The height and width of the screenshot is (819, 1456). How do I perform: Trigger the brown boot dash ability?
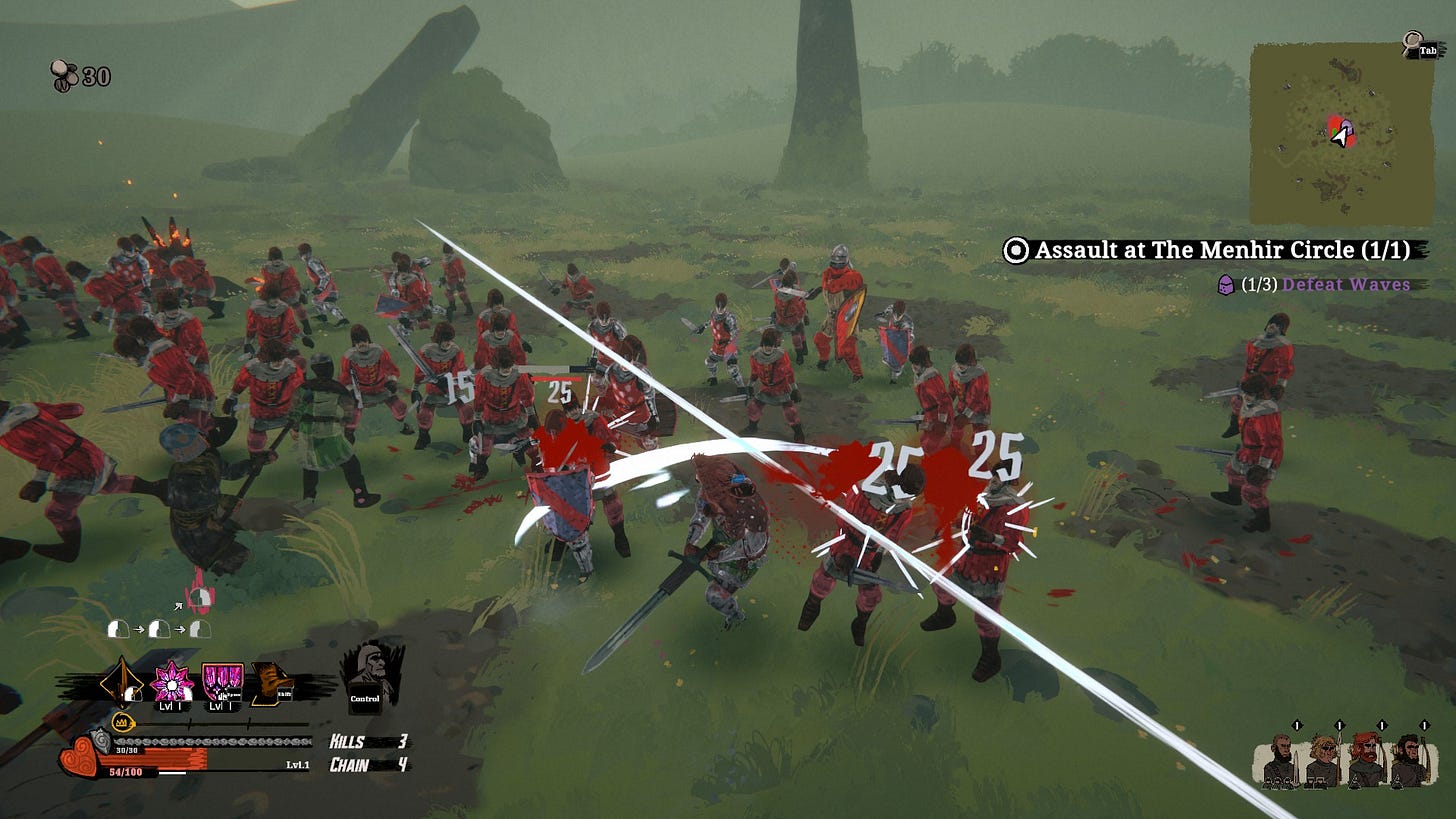tap(271, 683)
